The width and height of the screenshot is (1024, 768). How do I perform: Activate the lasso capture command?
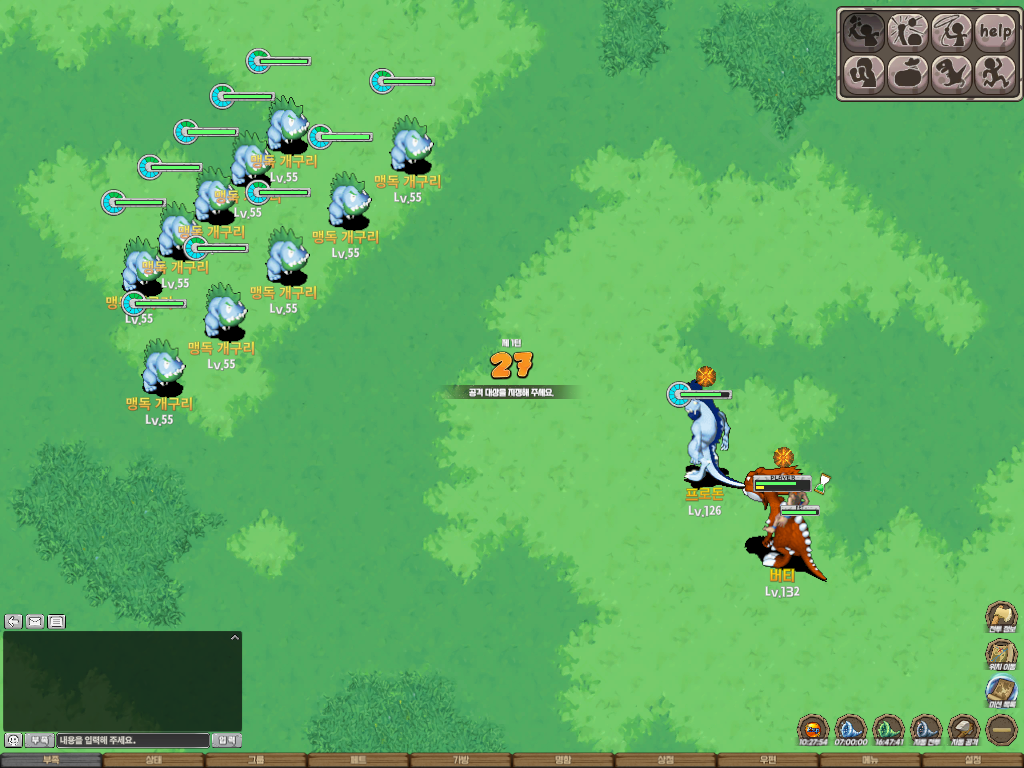[951, 32]
